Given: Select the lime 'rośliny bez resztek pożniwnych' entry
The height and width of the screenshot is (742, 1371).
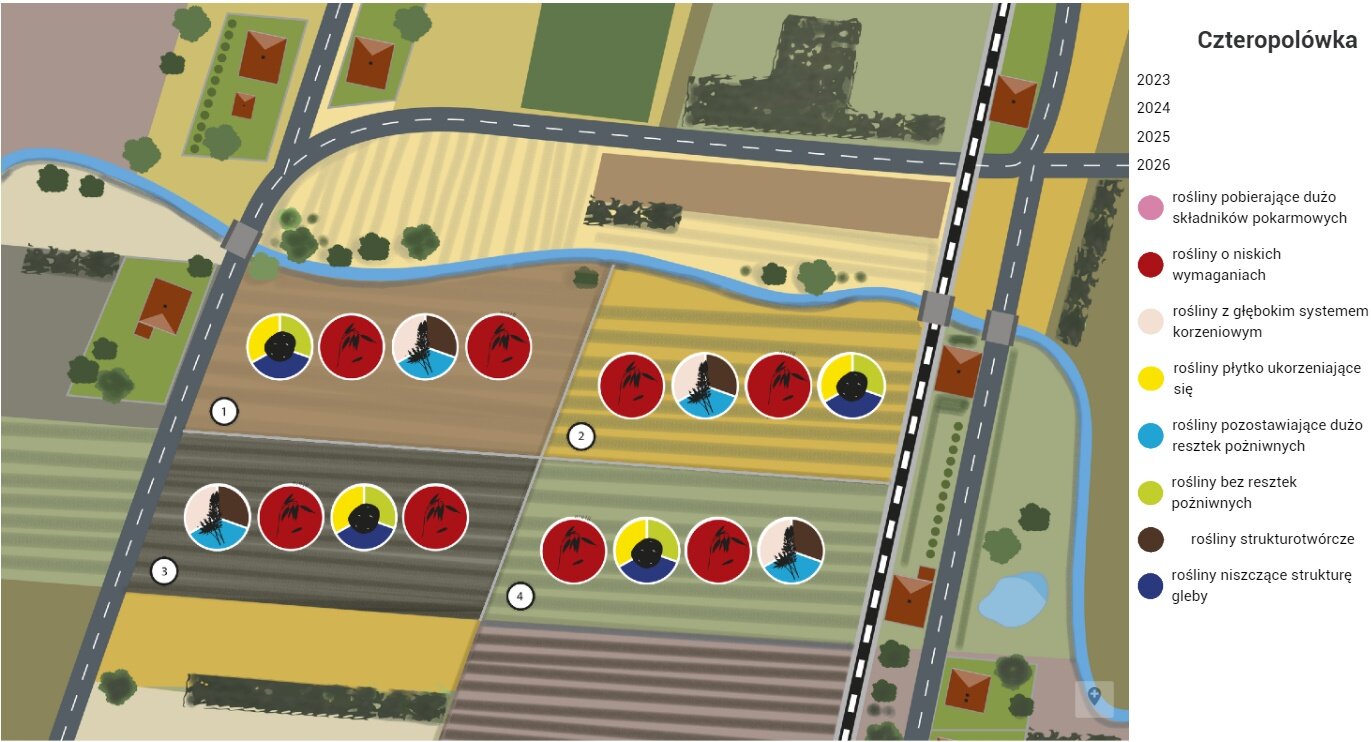Looking at the screenshot, I should [x=1151, y=492].
